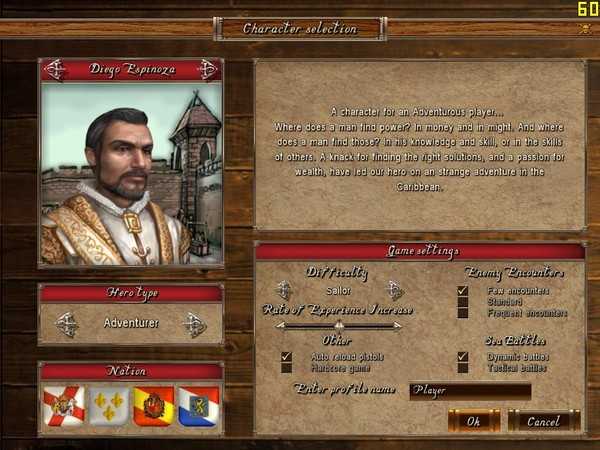The width and height of the screenshot is (600, 450).
Task: Select the previous hero type
Action: [67, 324]
